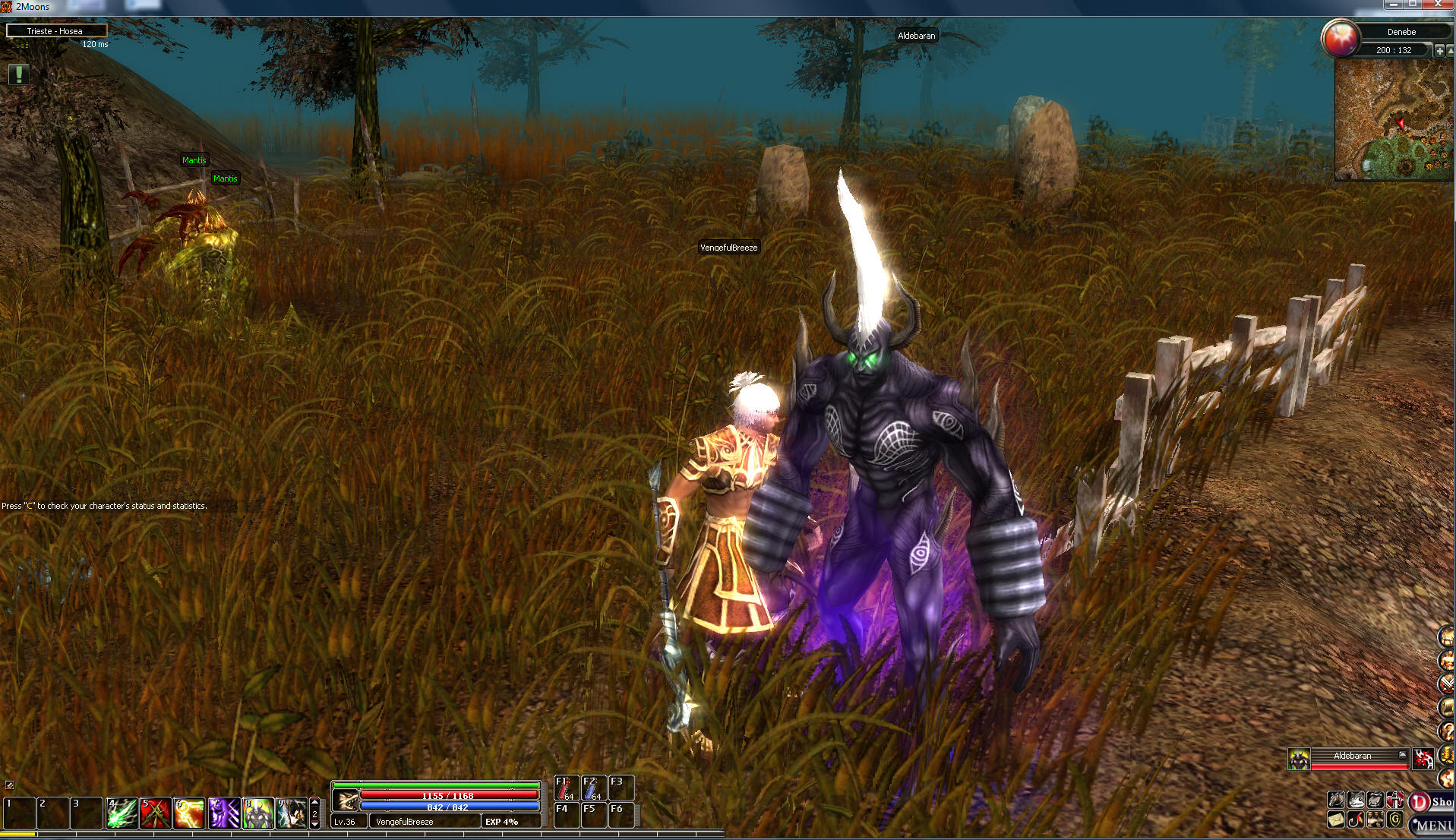Click the hotbar page up arrow
This screenshot has width=1456, height=840.
coord(315,802)
